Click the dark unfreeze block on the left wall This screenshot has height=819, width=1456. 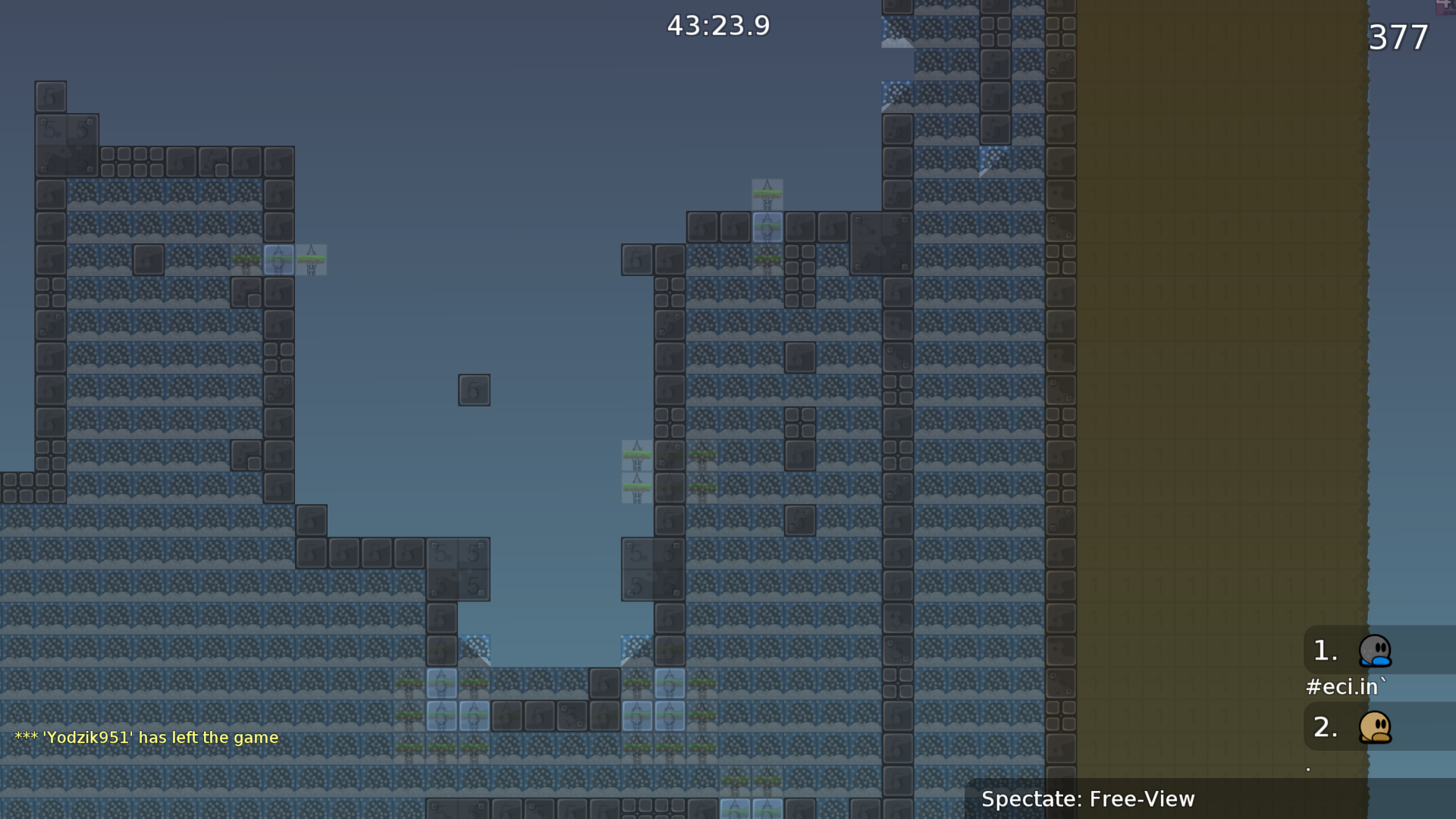pyautogui.click(x=149, y=259)
